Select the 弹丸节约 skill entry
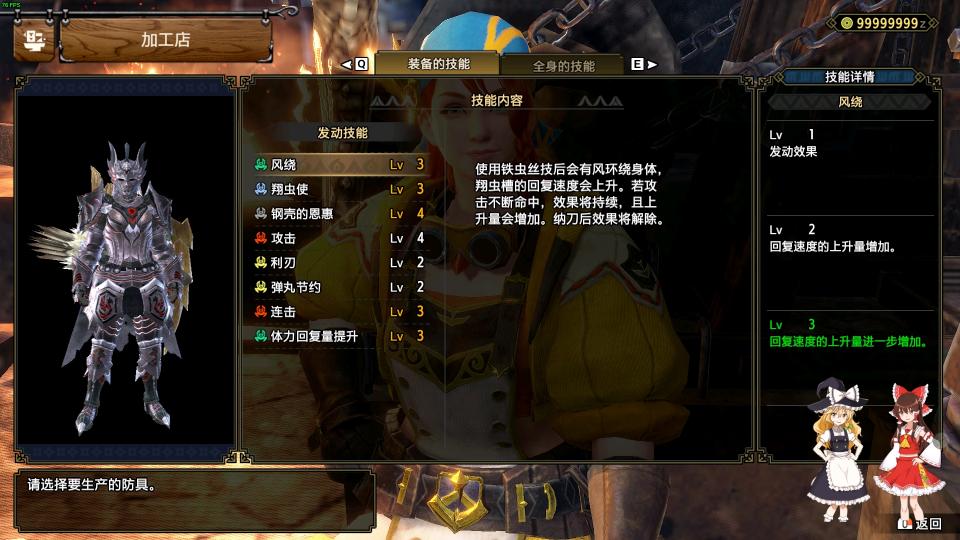960x540 pixels. click(340, 287)
